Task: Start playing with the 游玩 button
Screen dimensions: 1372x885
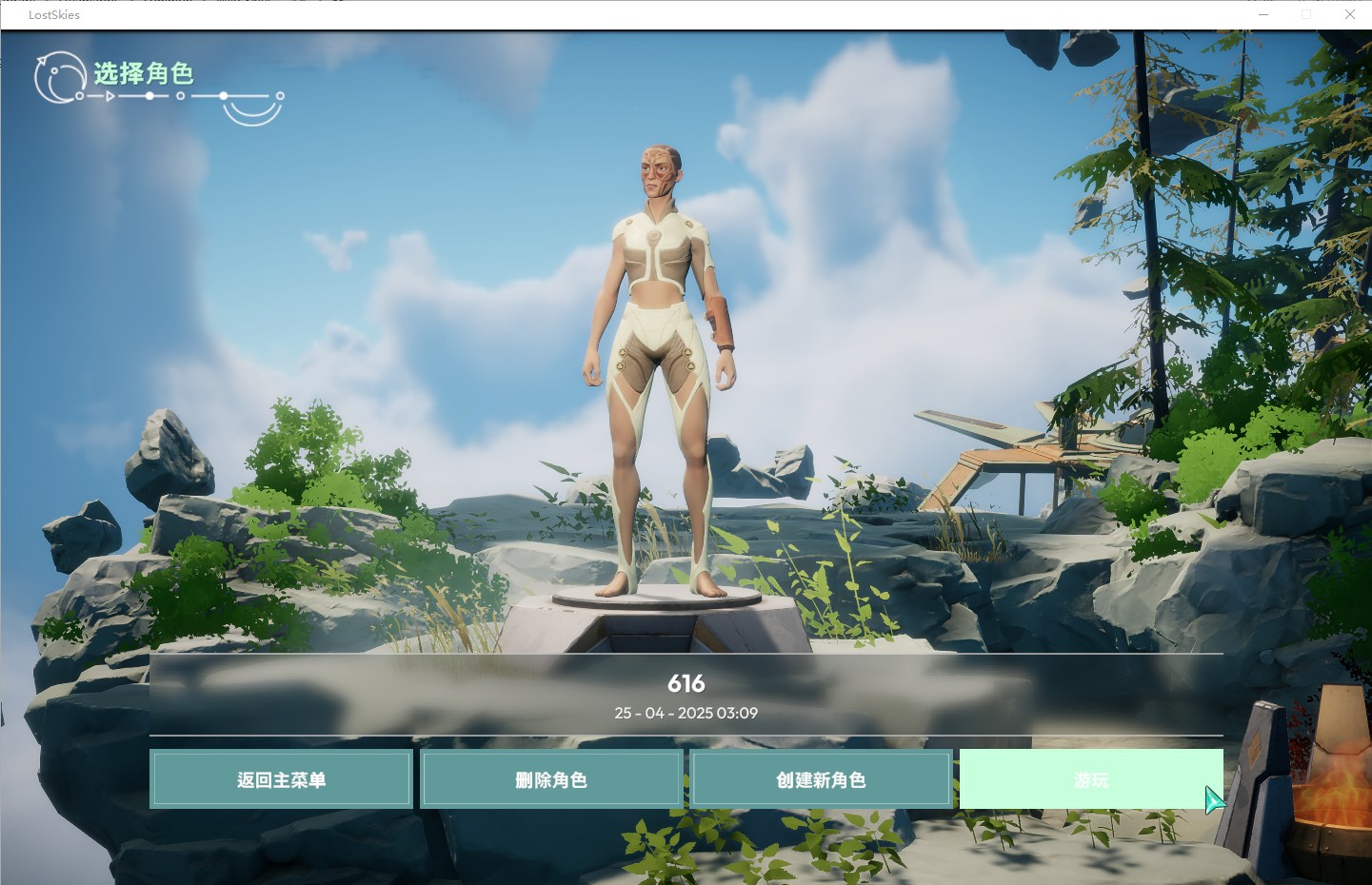Action: [x=1090, y=779]
